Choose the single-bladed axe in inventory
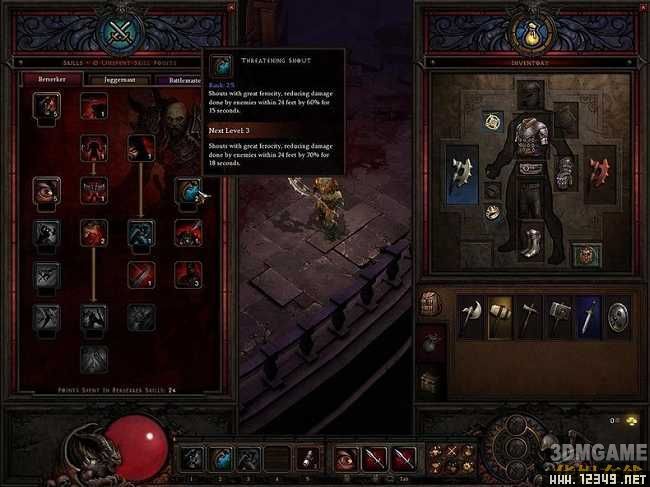 [x=470, y=315]
